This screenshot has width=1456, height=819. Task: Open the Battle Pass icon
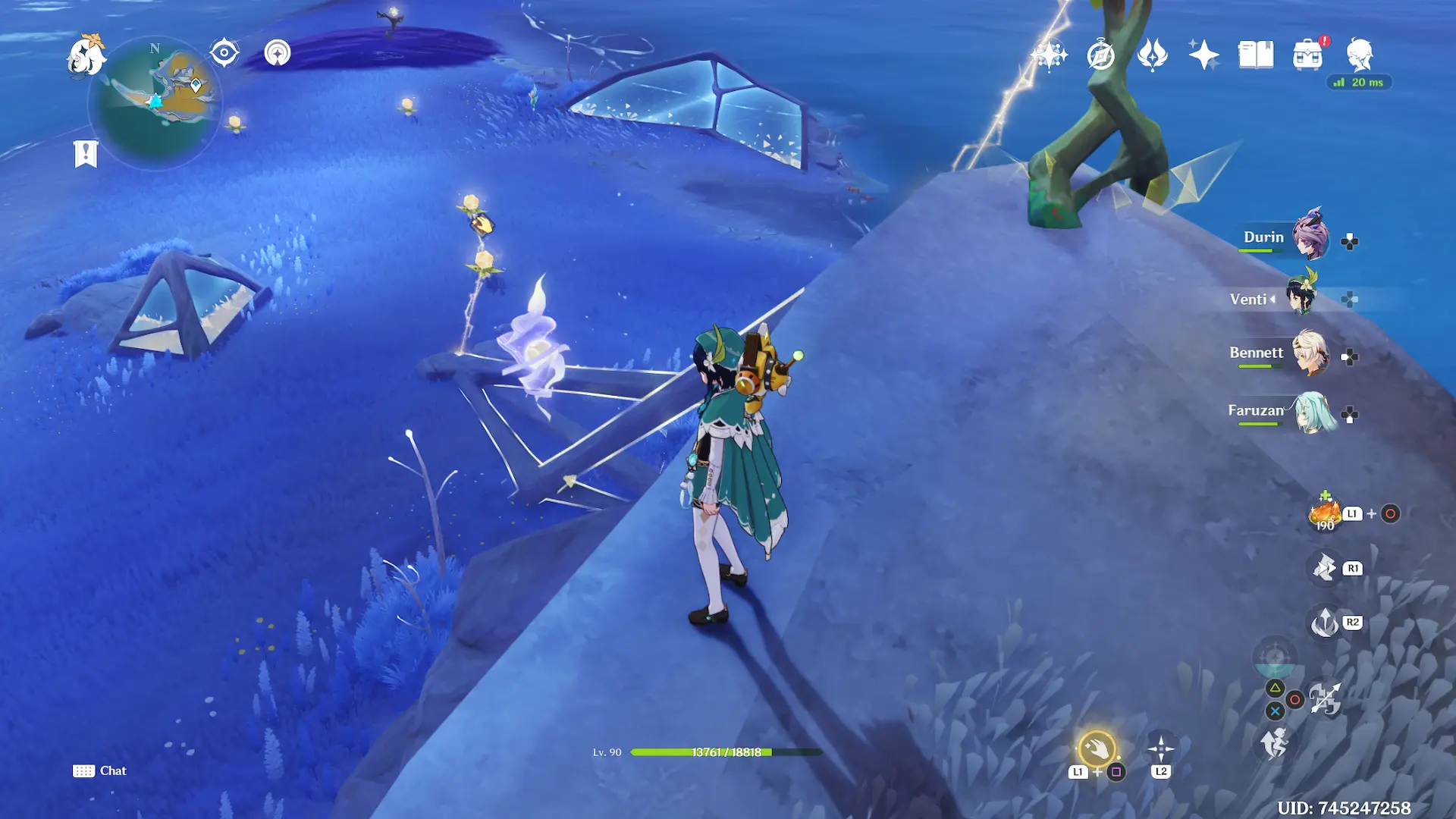[x=1152, y=55]
